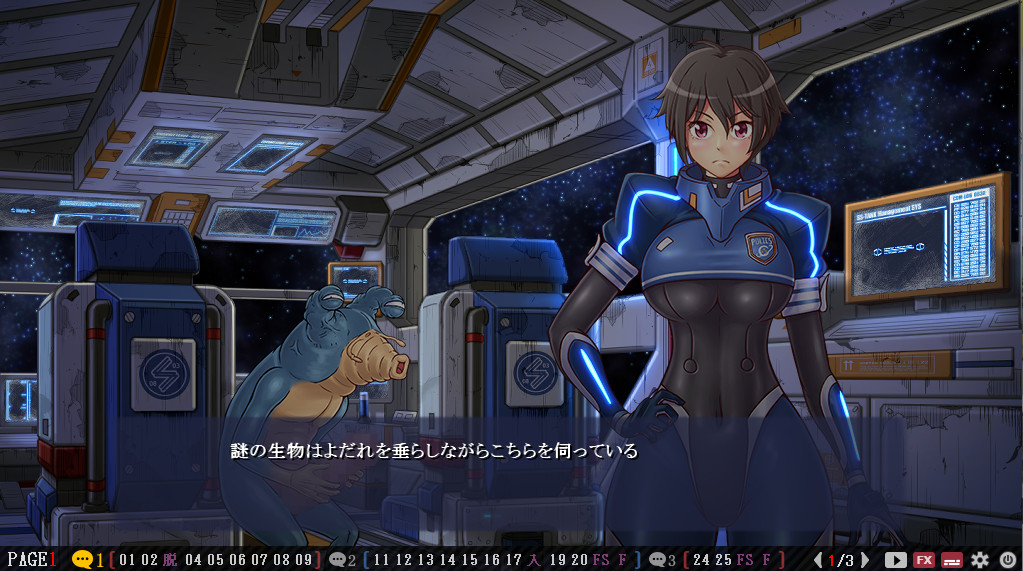The image size is (1023, 571).
Task: Hide the message window with the red text-box icon
Action: click(952, 560)
